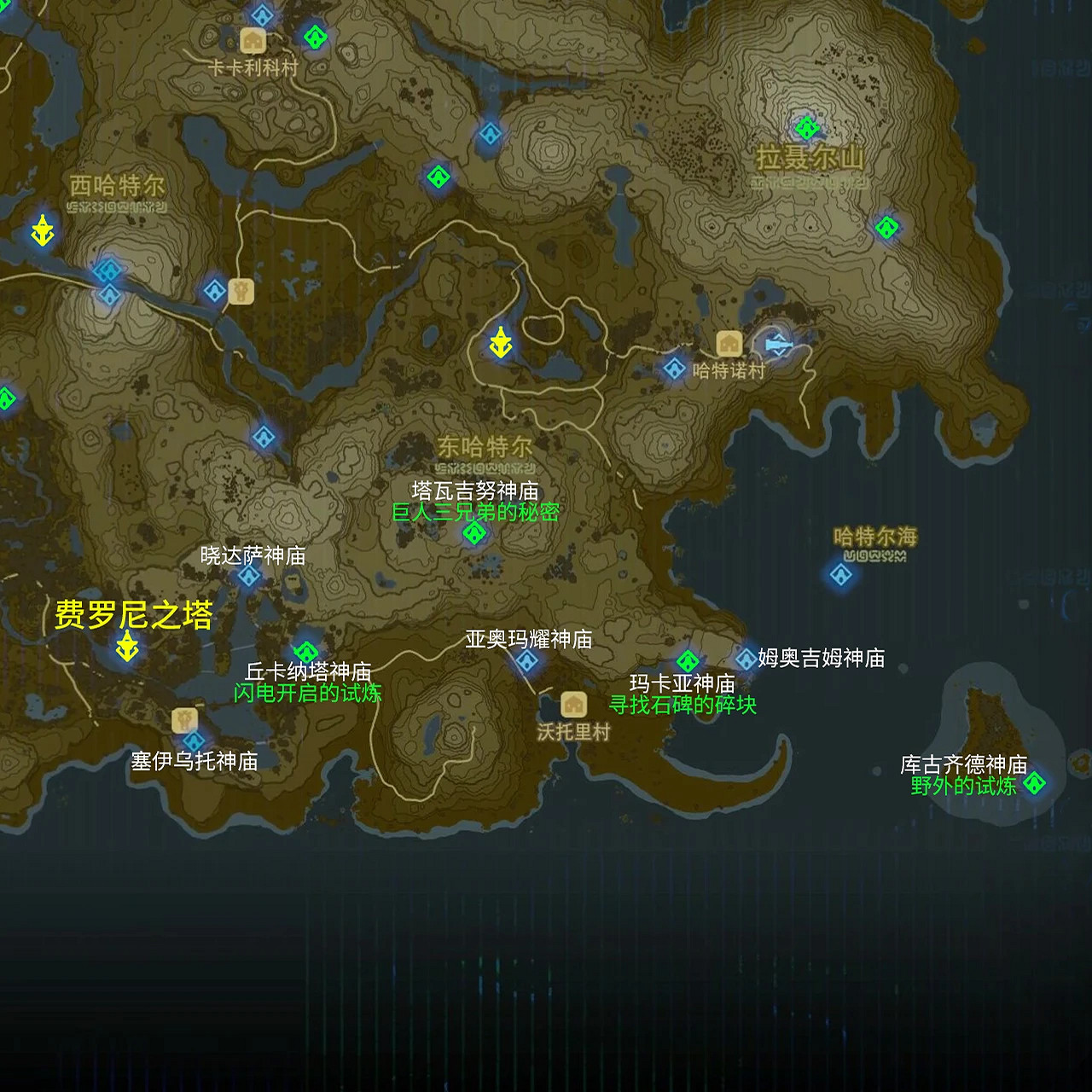Select the 玛卡亚神庙 green marker

coord(689,659)
